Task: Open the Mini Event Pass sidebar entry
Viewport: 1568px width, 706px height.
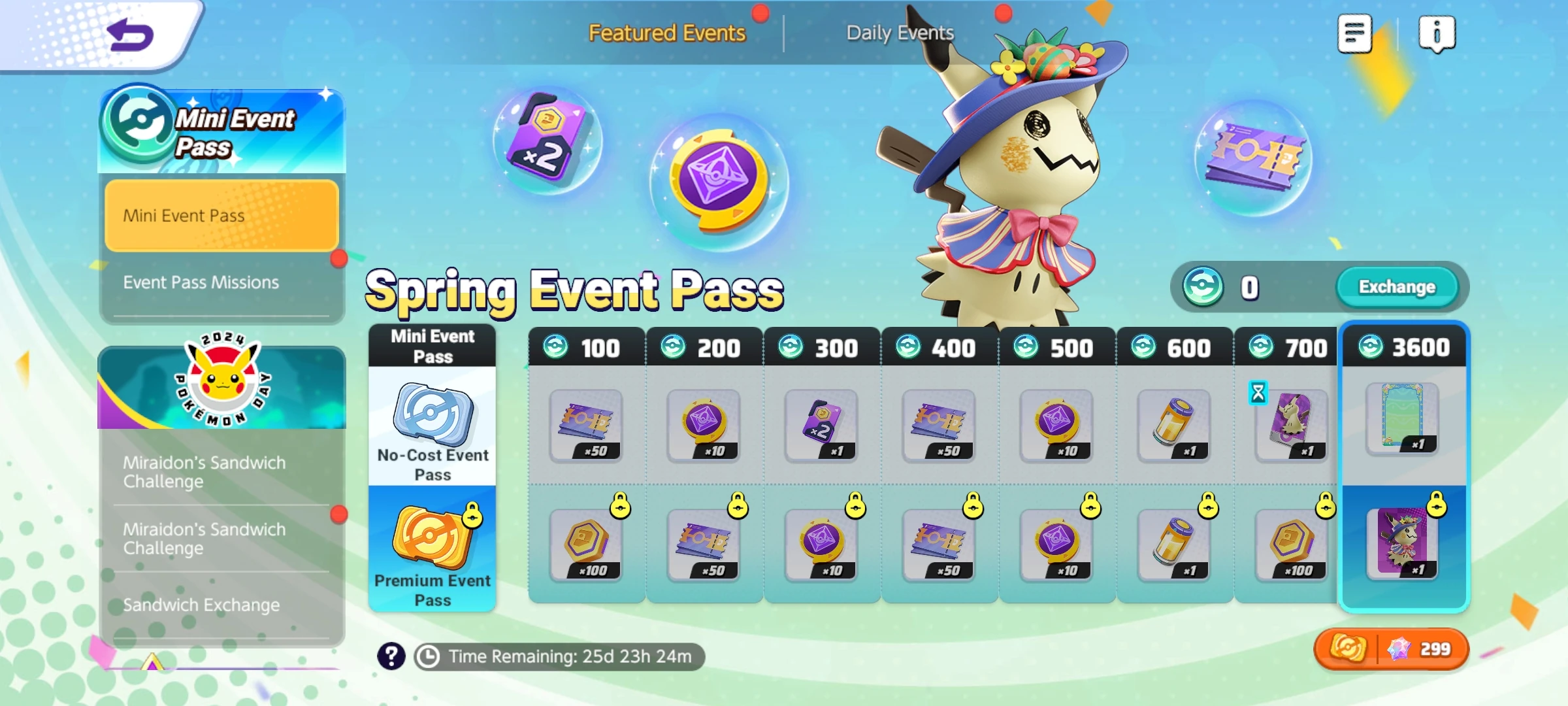Action: click(x=220, y=216)
